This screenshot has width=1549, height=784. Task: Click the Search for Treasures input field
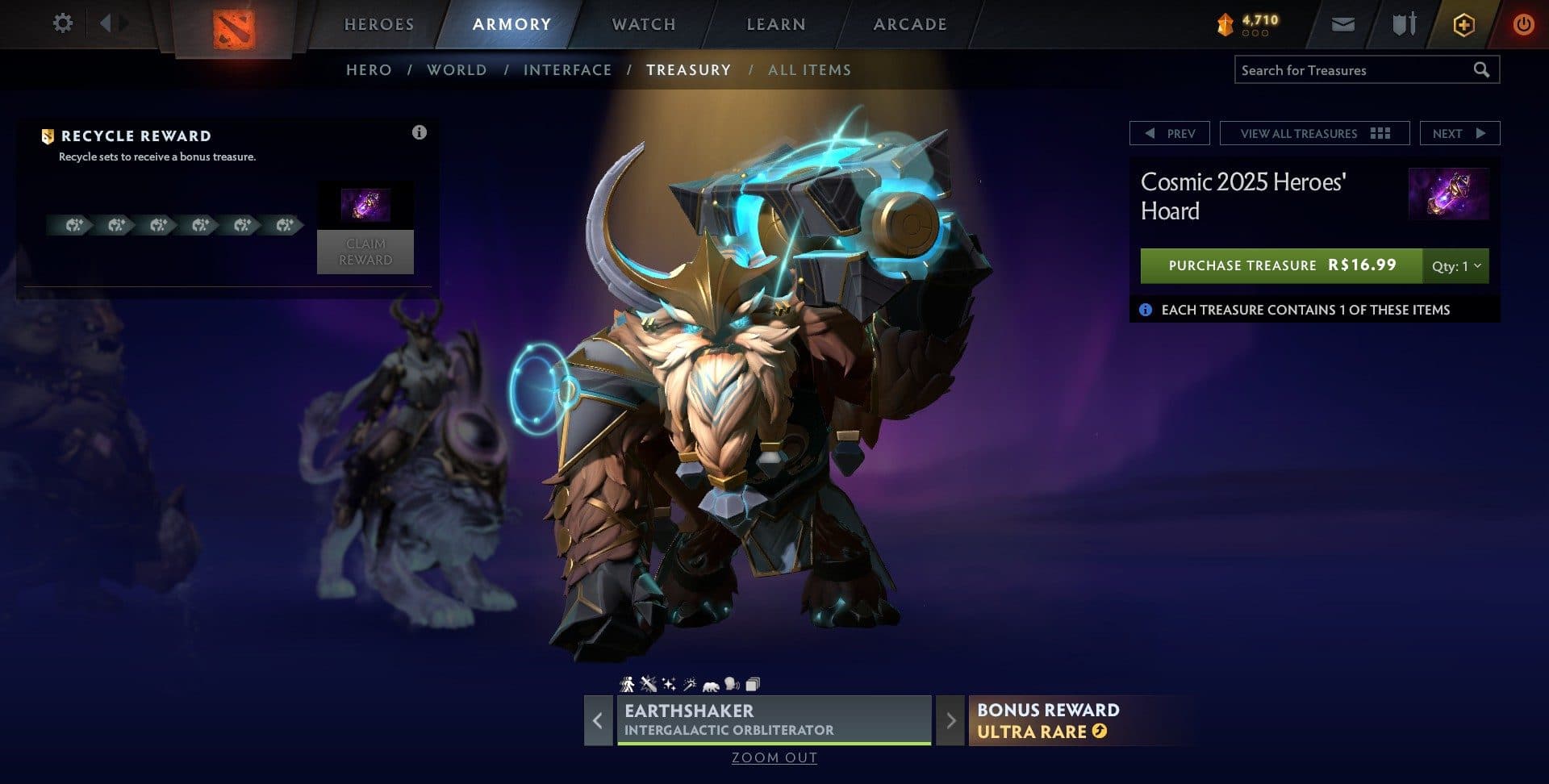(1355, 70)
